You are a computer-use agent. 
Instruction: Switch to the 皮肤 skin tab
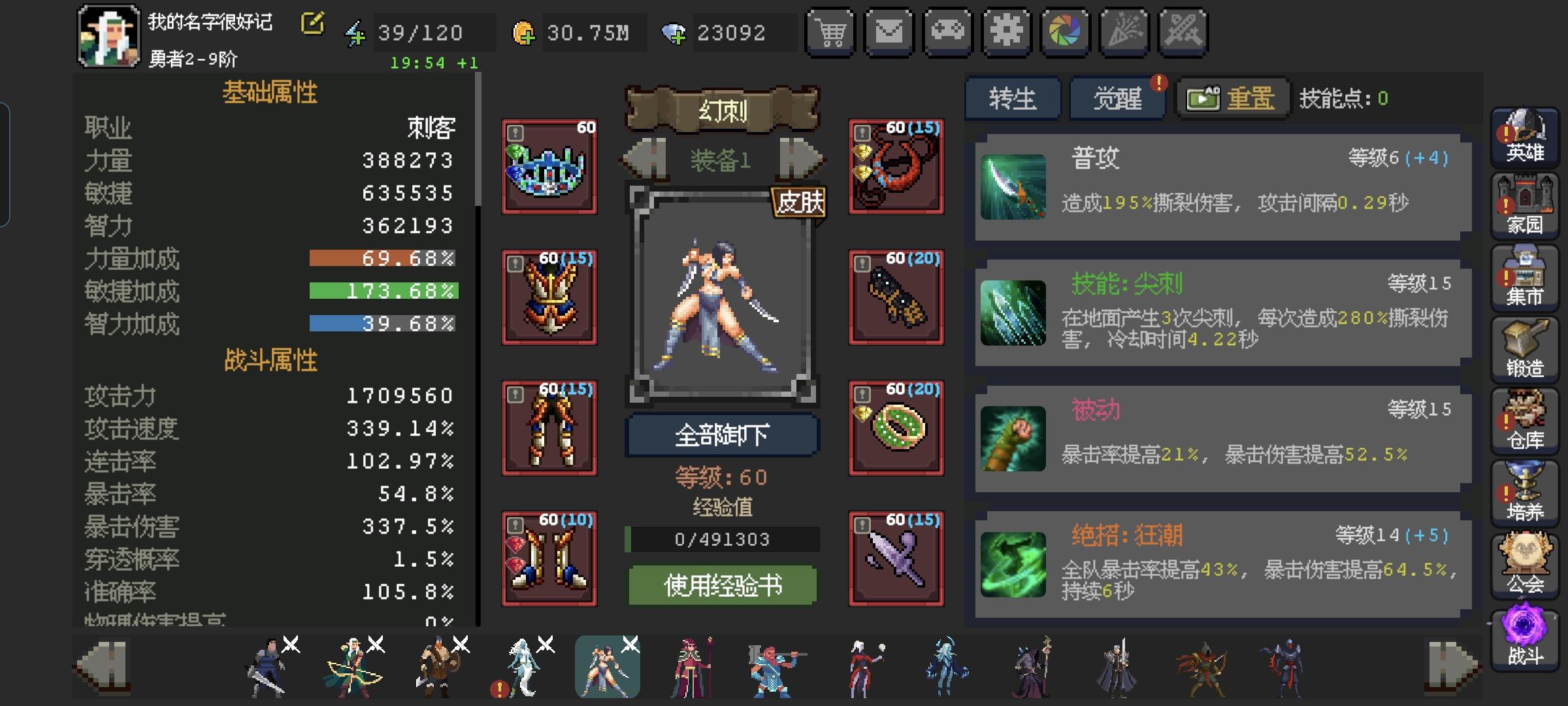pyautogui.click(x=800, y=203)
